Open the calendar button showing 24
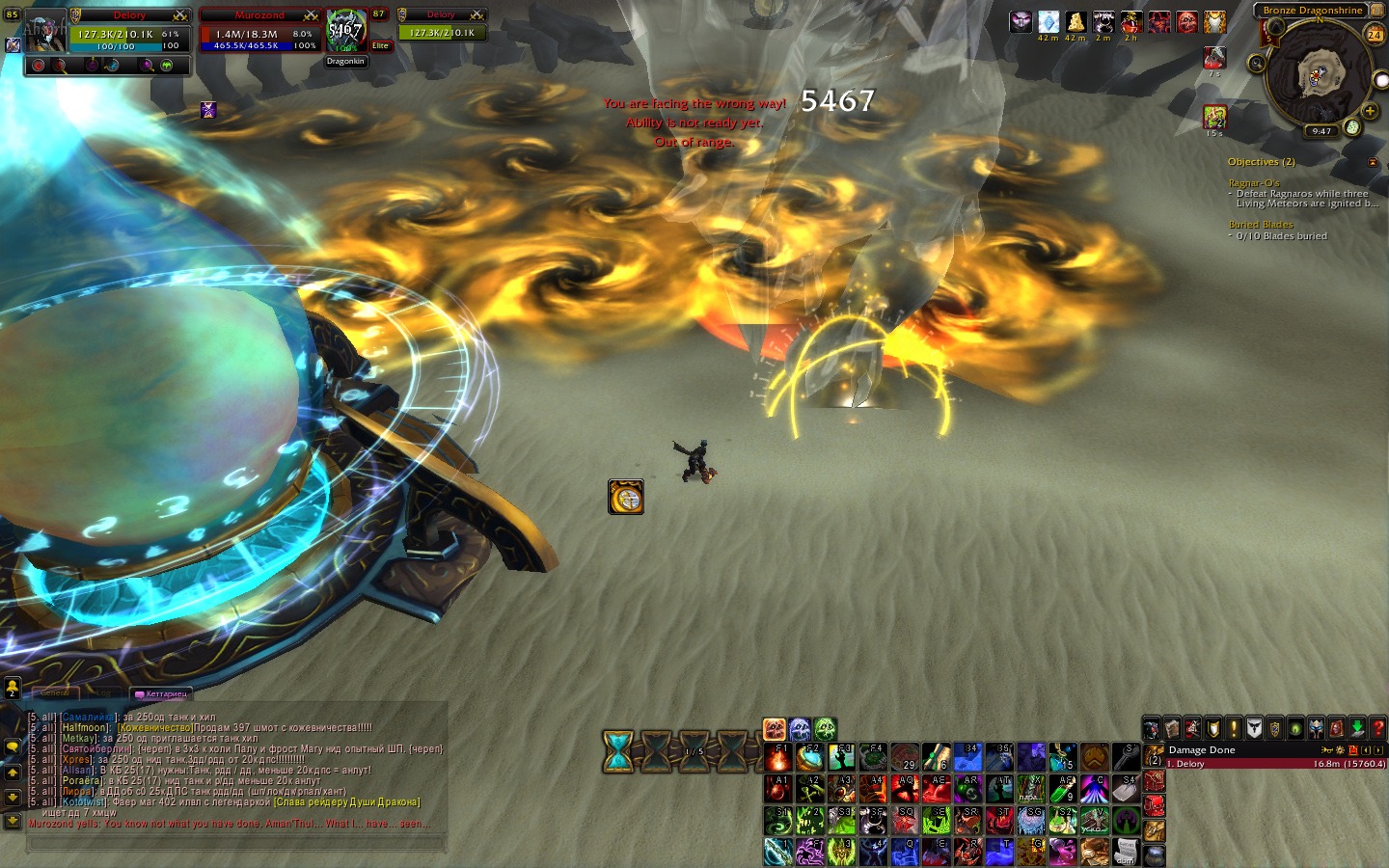Screen dimensions: 1389x868 1374,34
